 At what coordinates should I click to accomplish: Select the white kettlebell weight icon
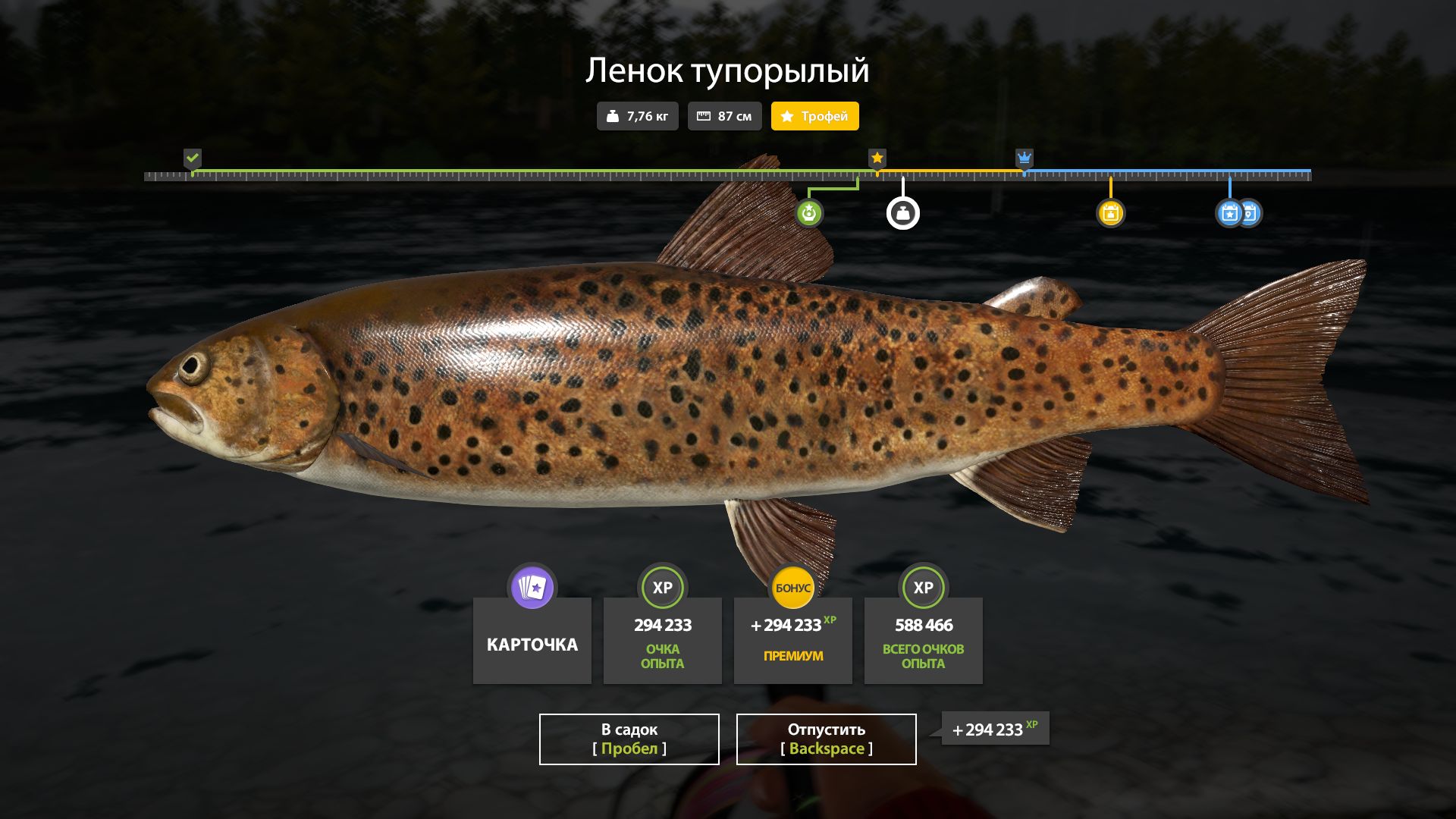(902, 212)
